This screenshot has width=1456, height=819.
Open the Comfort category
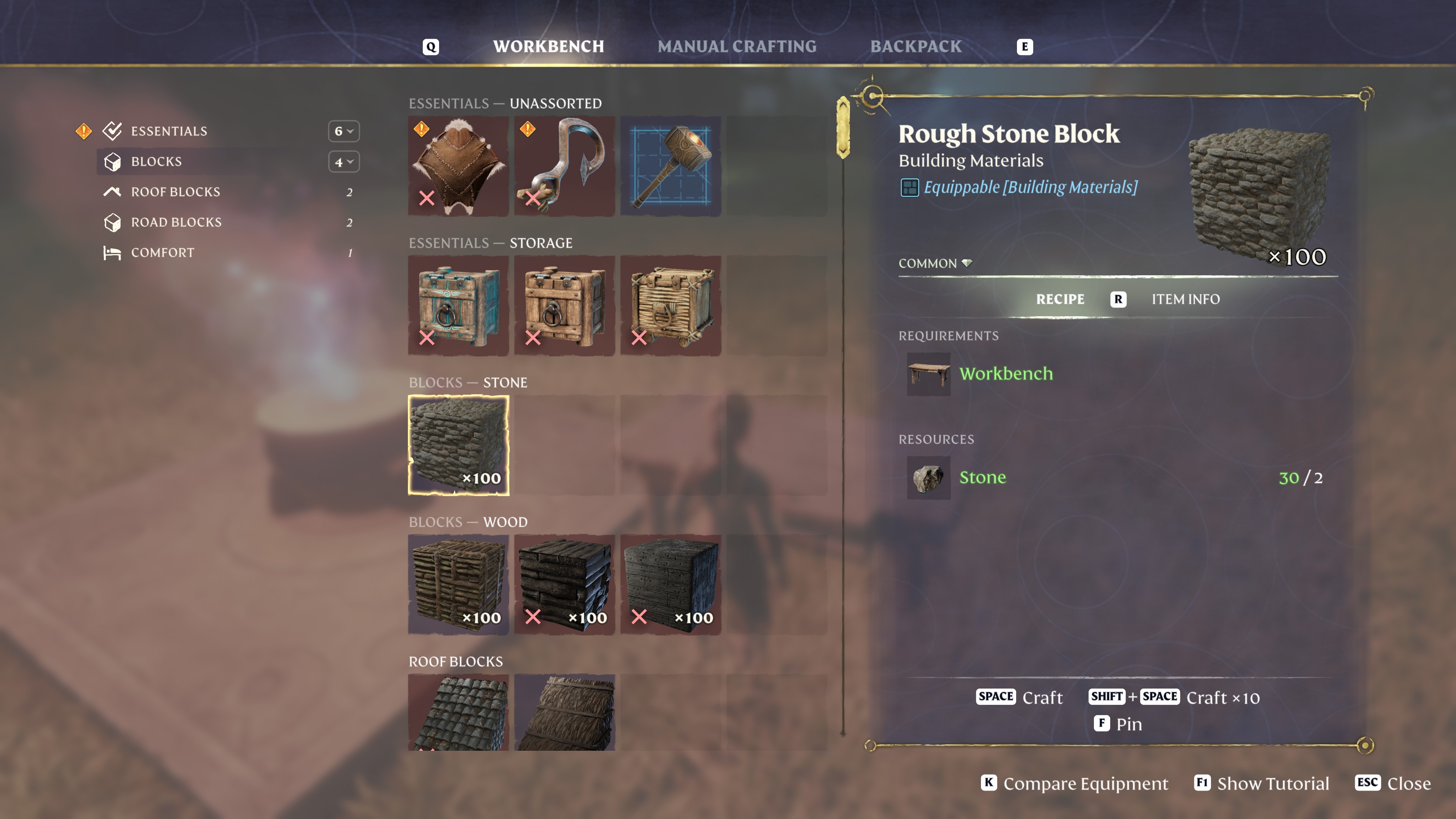(x=162, y=253)
